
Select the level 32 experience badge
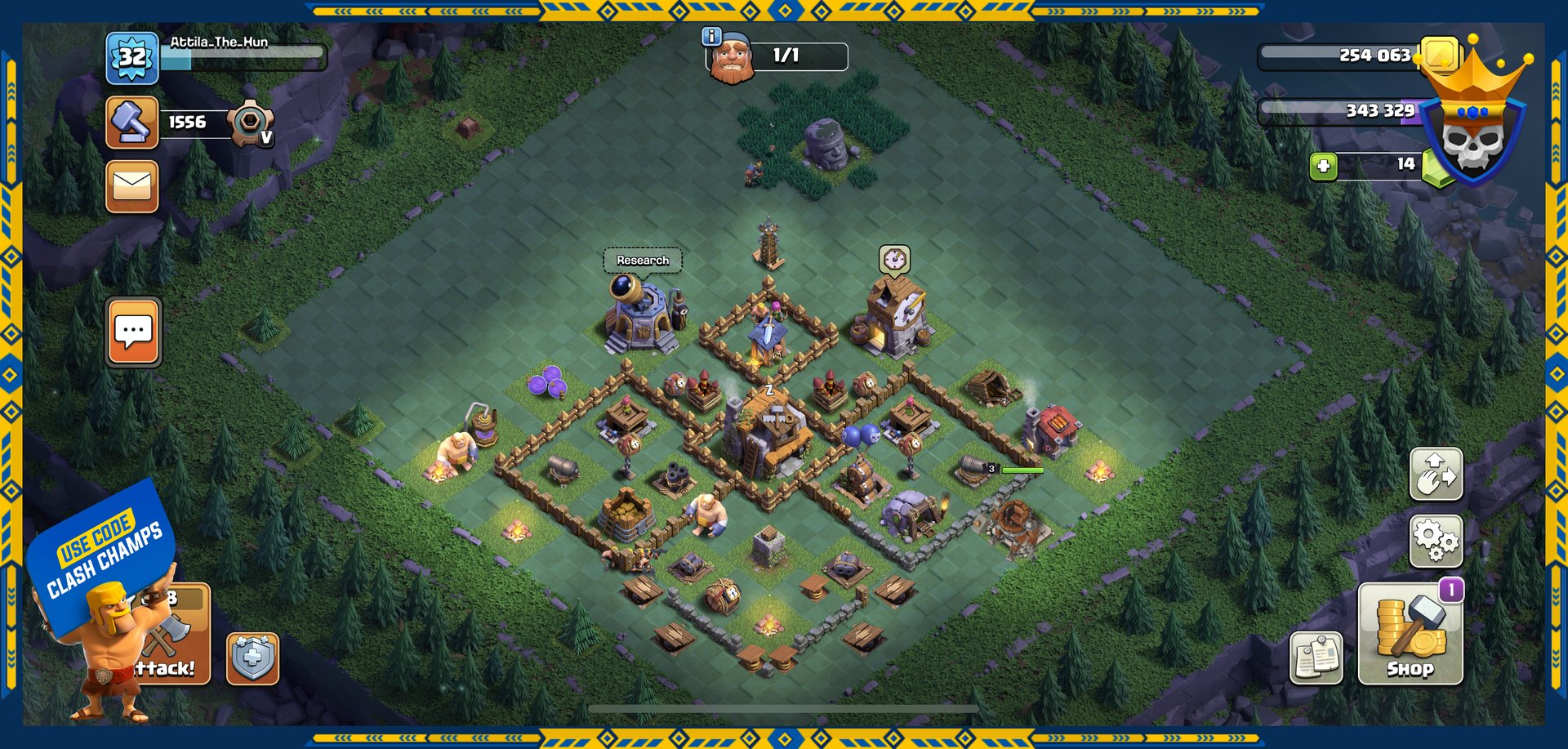click(x=131, y=57)
